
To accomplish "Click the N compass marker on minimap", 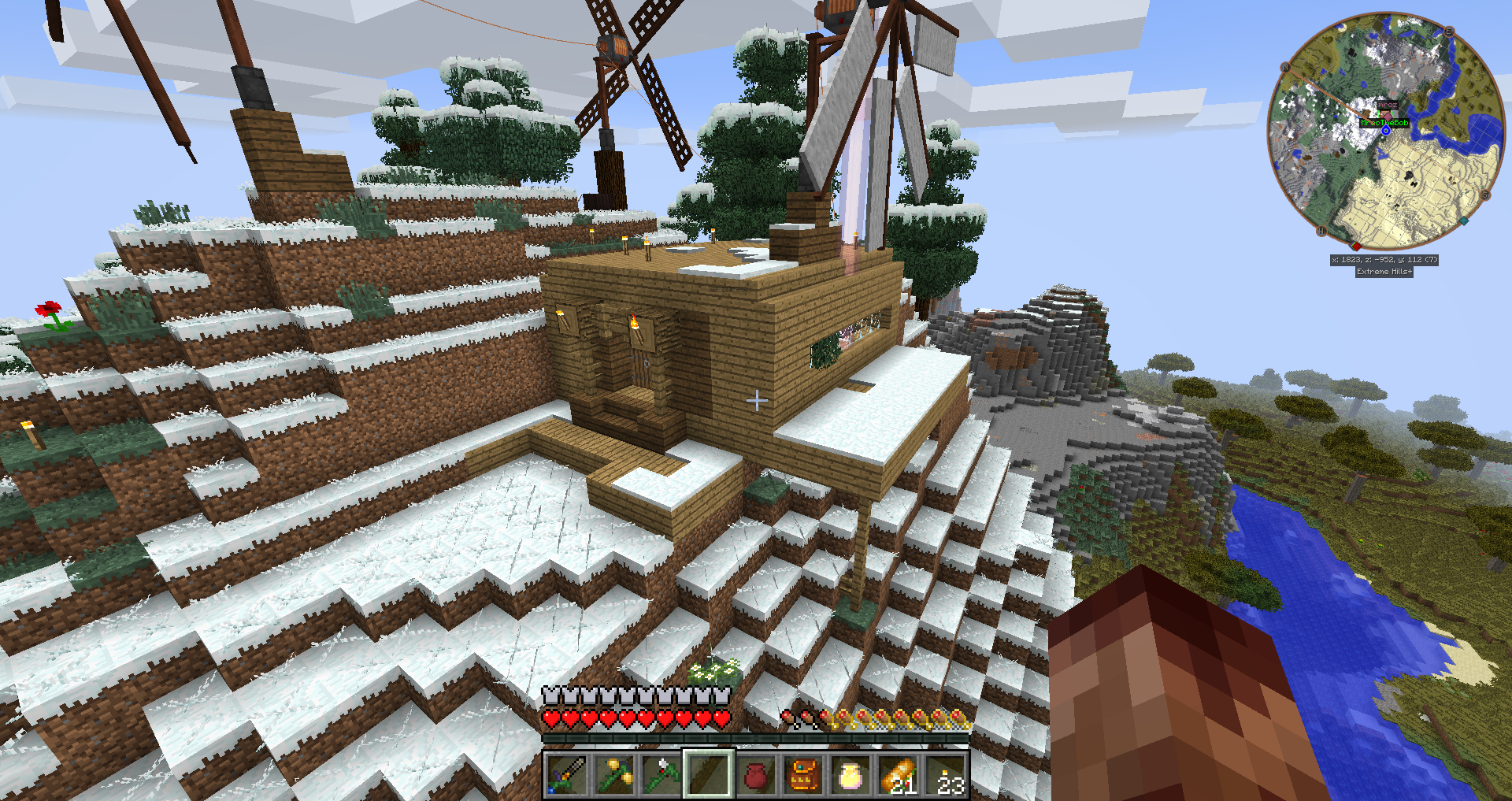I will tap(1285, 68).
